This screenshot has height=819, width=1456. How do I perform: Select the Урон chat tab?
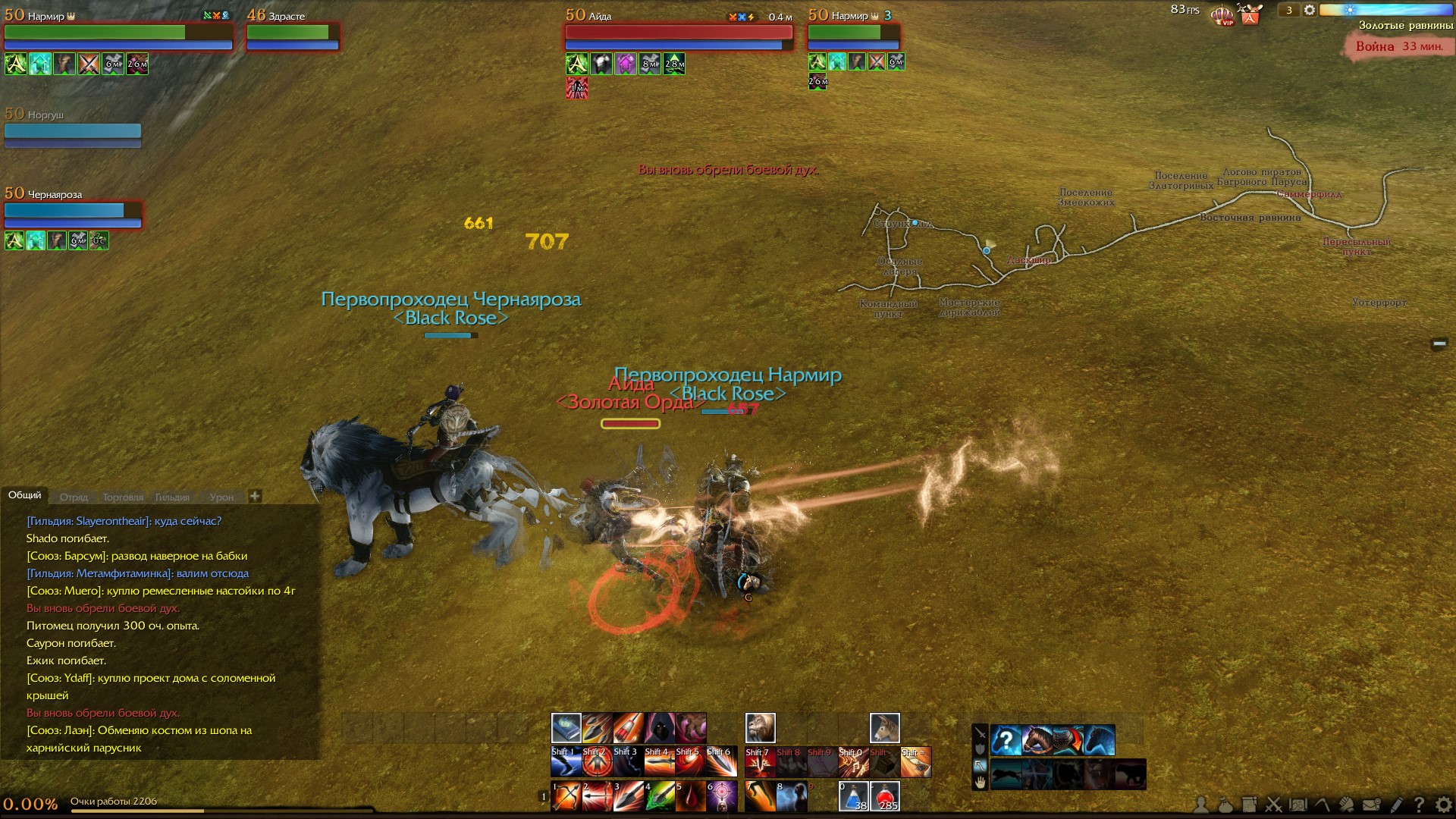221,497
